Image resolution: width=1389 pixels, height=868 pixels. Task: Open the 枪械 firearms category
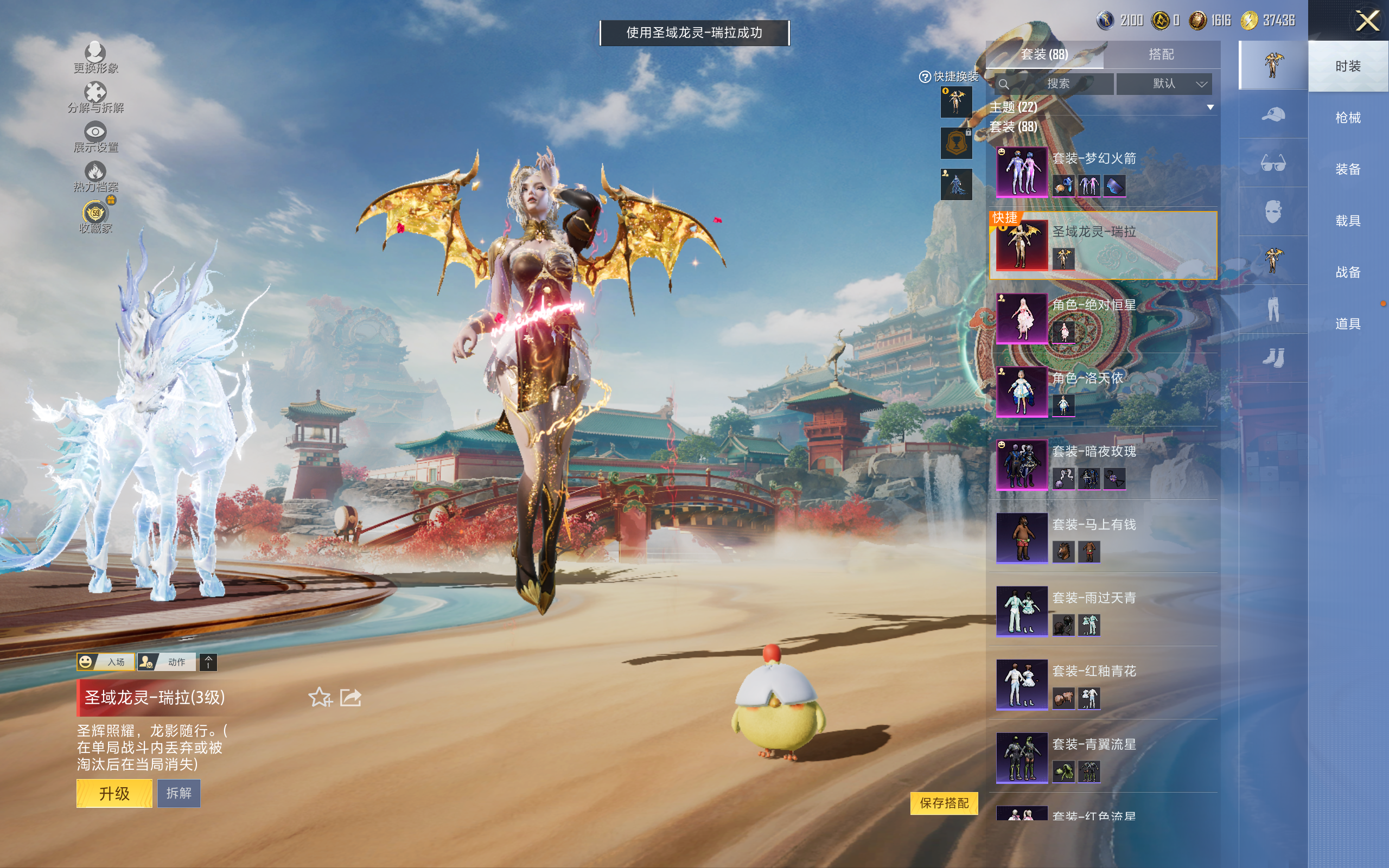pos(1347,118)
